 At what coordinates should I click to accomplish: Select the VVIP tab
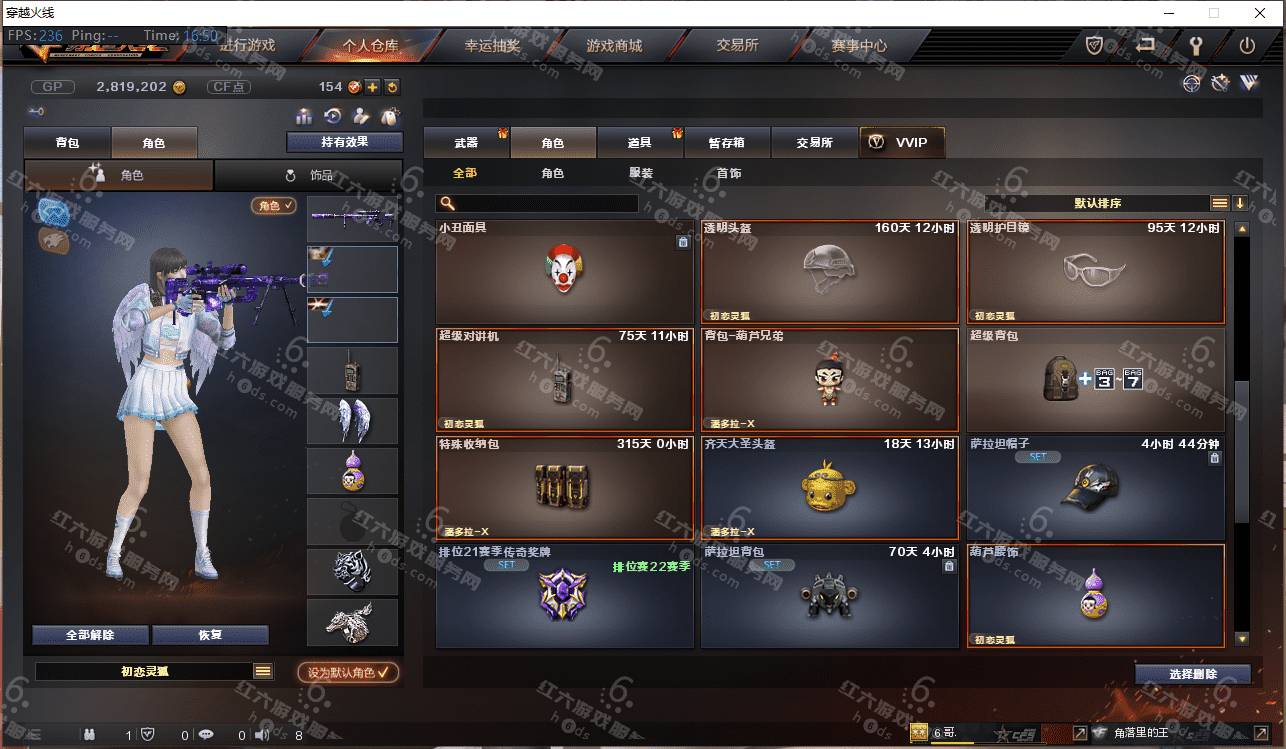click(x=901, y=143)
